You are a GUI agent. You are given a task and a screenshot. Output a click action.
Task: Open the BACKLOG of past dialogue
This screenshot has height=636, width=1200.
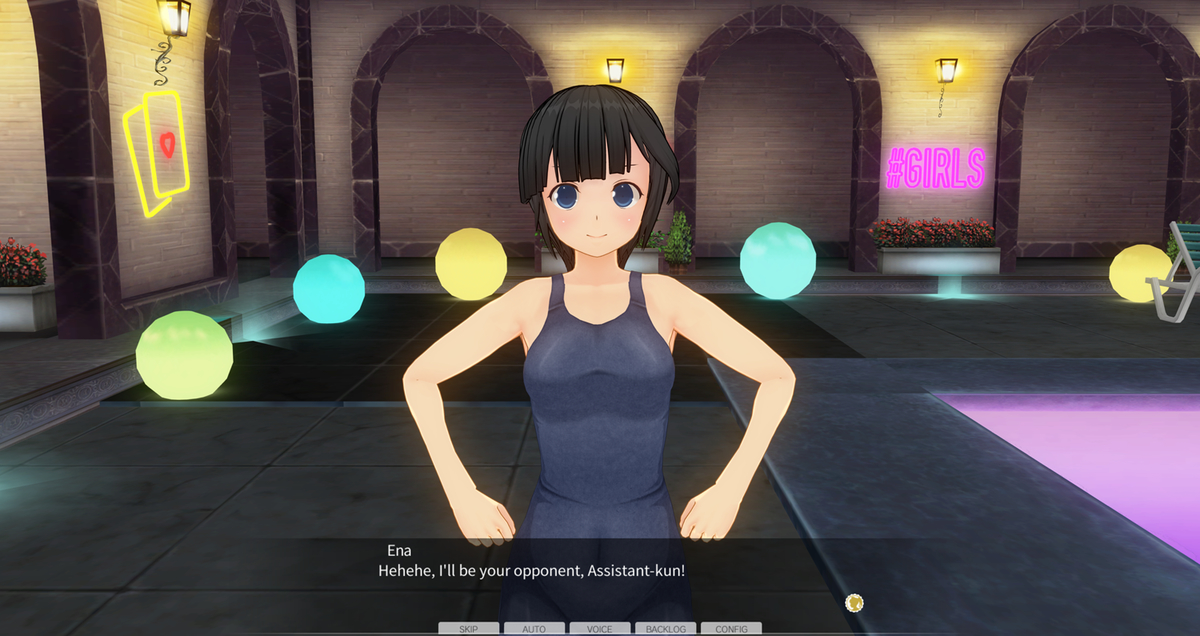click(665, 629)
